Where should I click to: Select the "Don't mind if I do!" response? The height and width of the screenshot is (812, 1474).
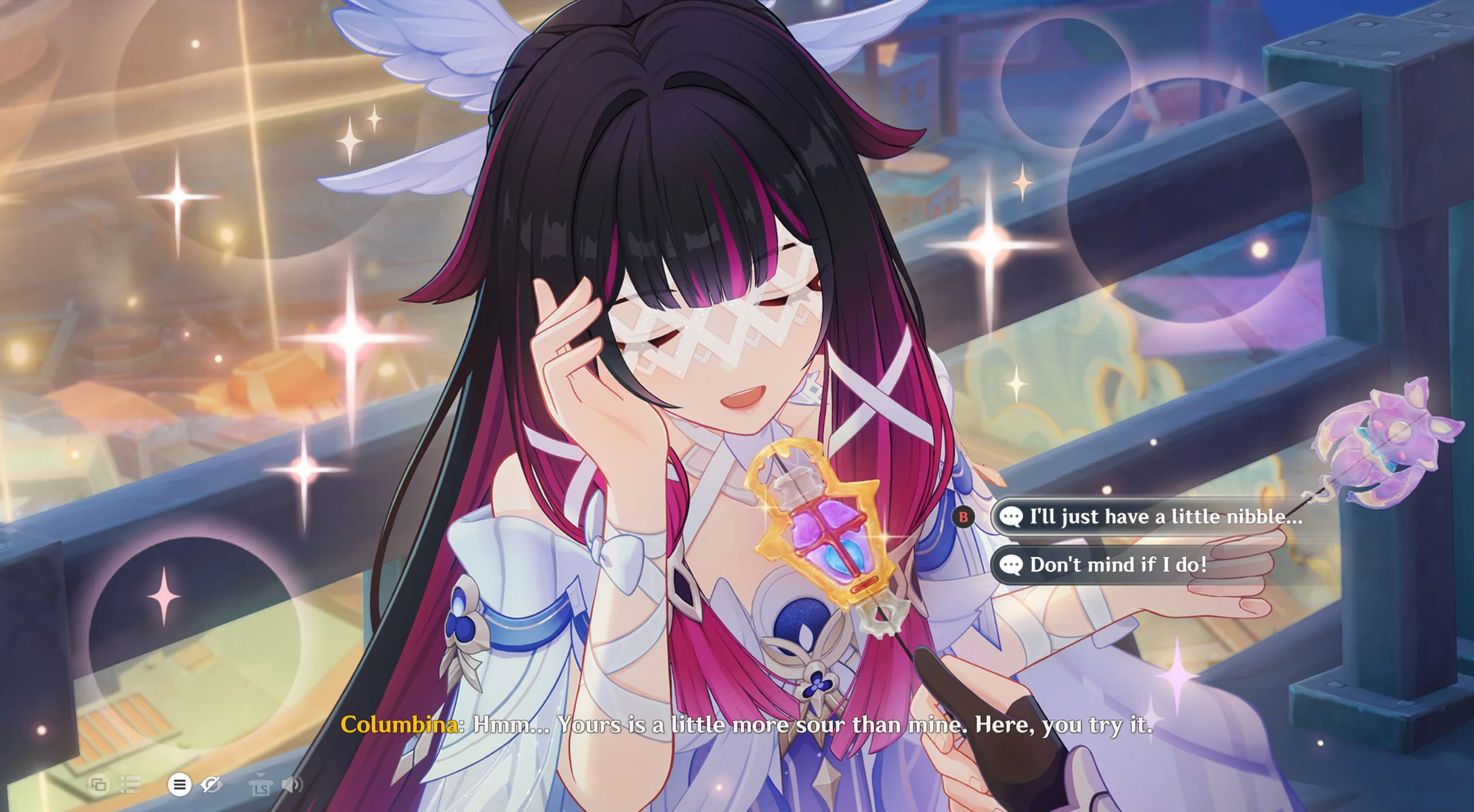[1117, 564]
